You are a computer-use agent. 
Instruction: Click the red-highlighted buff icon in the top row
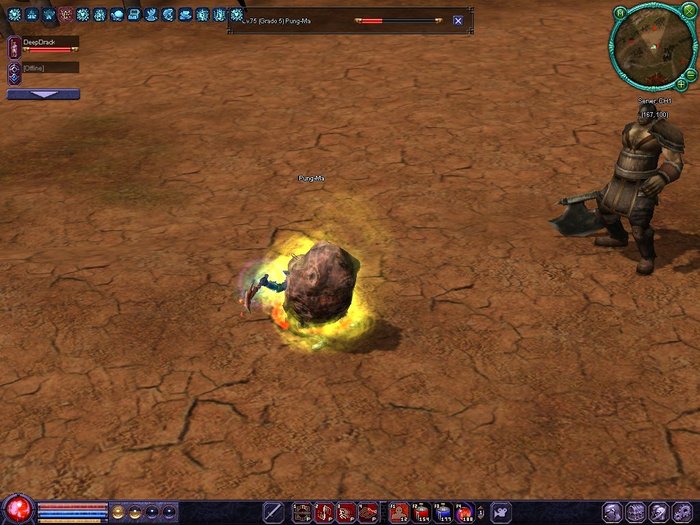[65, 15]
